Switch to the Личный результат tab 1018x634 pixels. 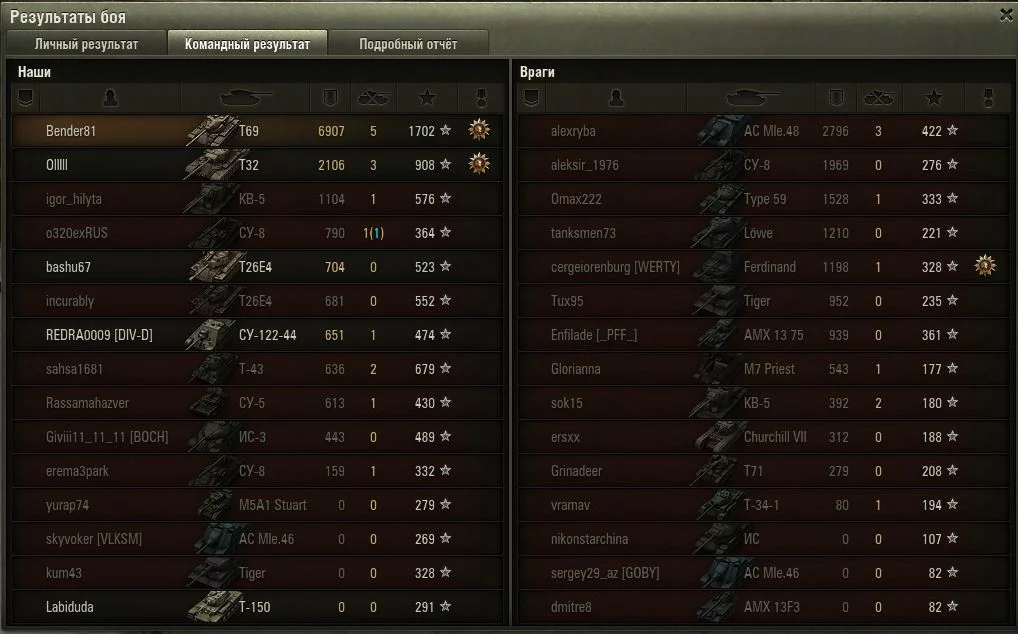click(x=86, y=44)
